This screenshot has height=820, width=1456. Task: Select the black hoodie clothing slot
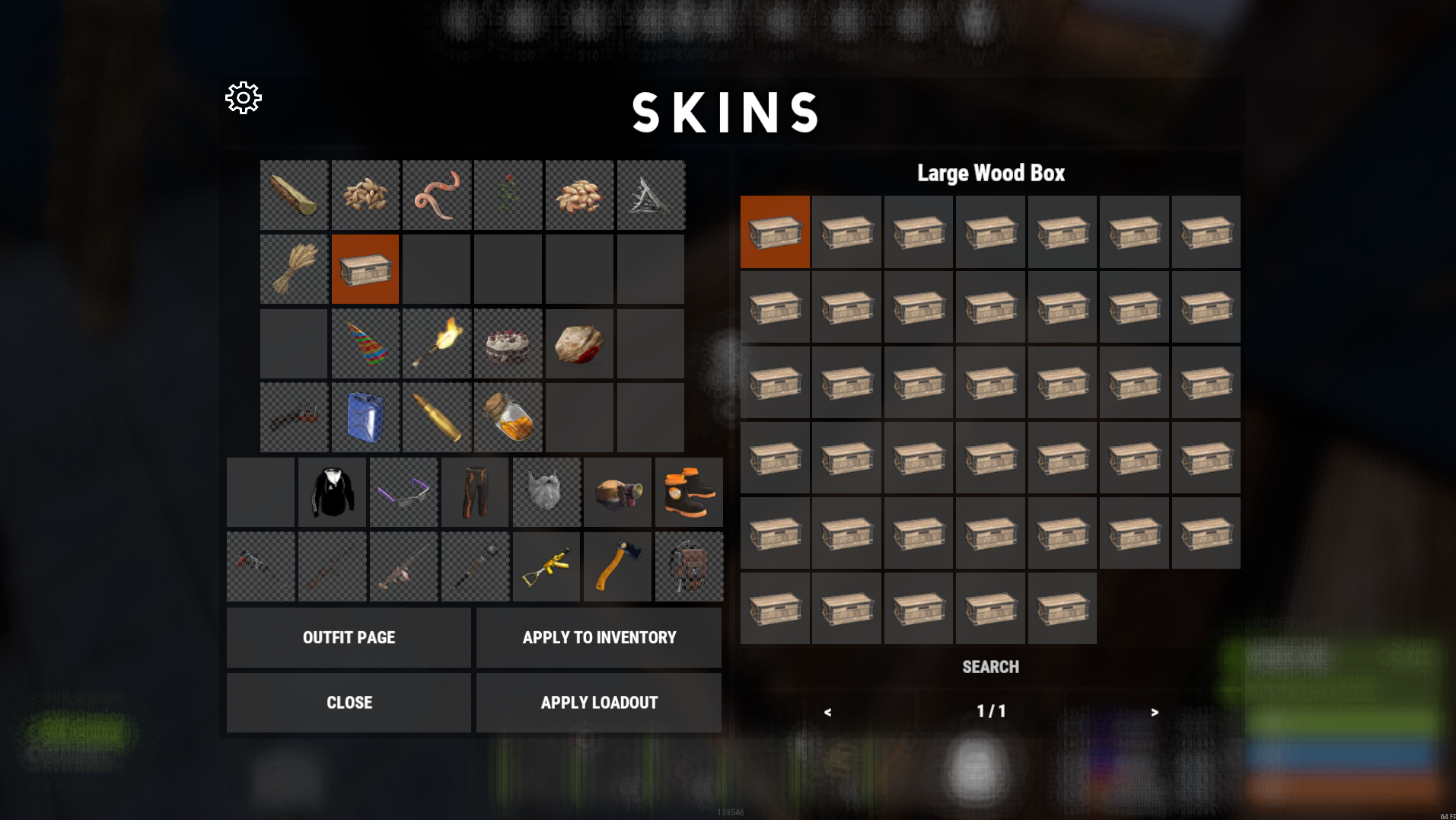pos(333,492)
